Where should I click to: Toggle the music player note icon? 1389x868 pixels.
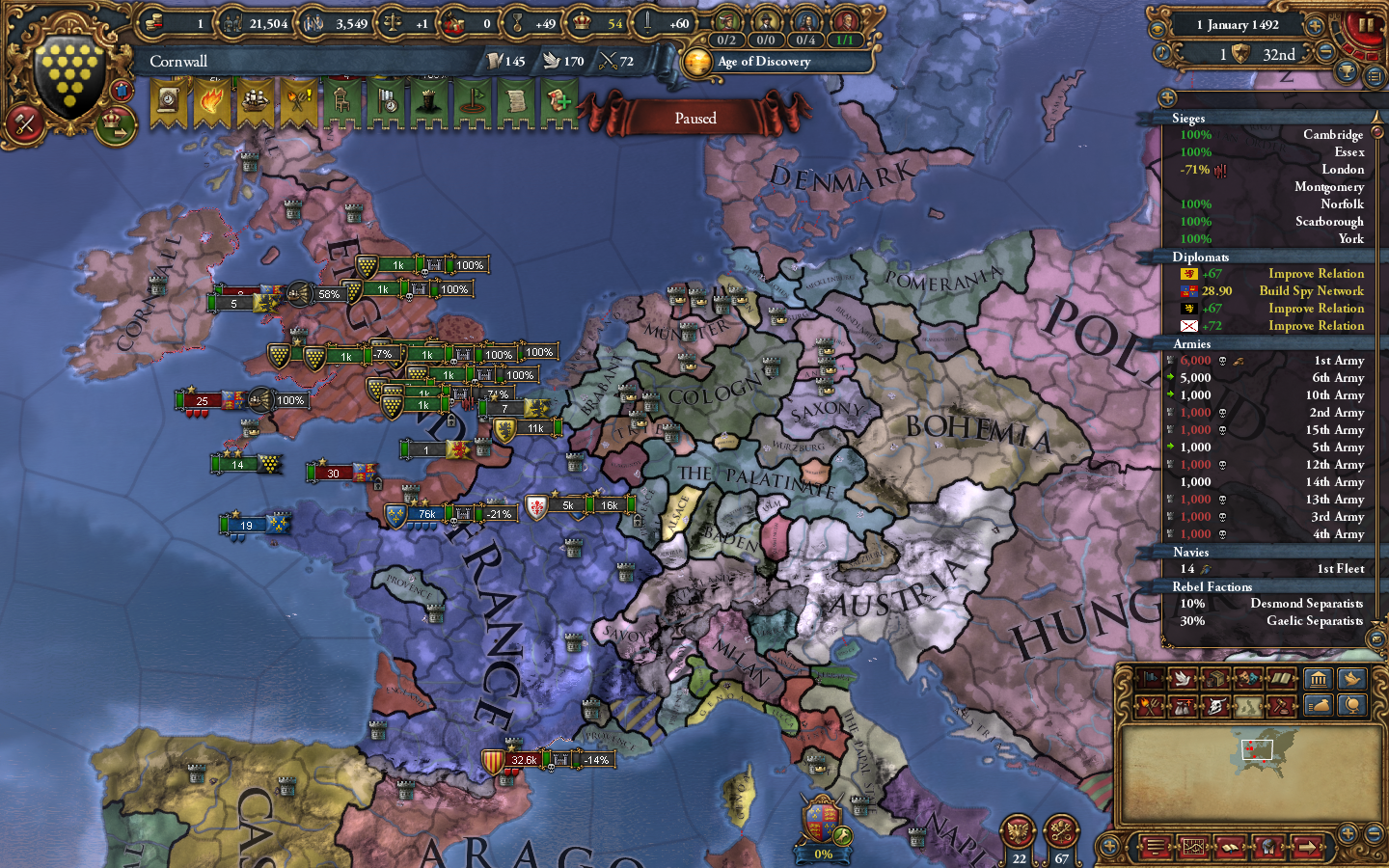point(1161,53)
